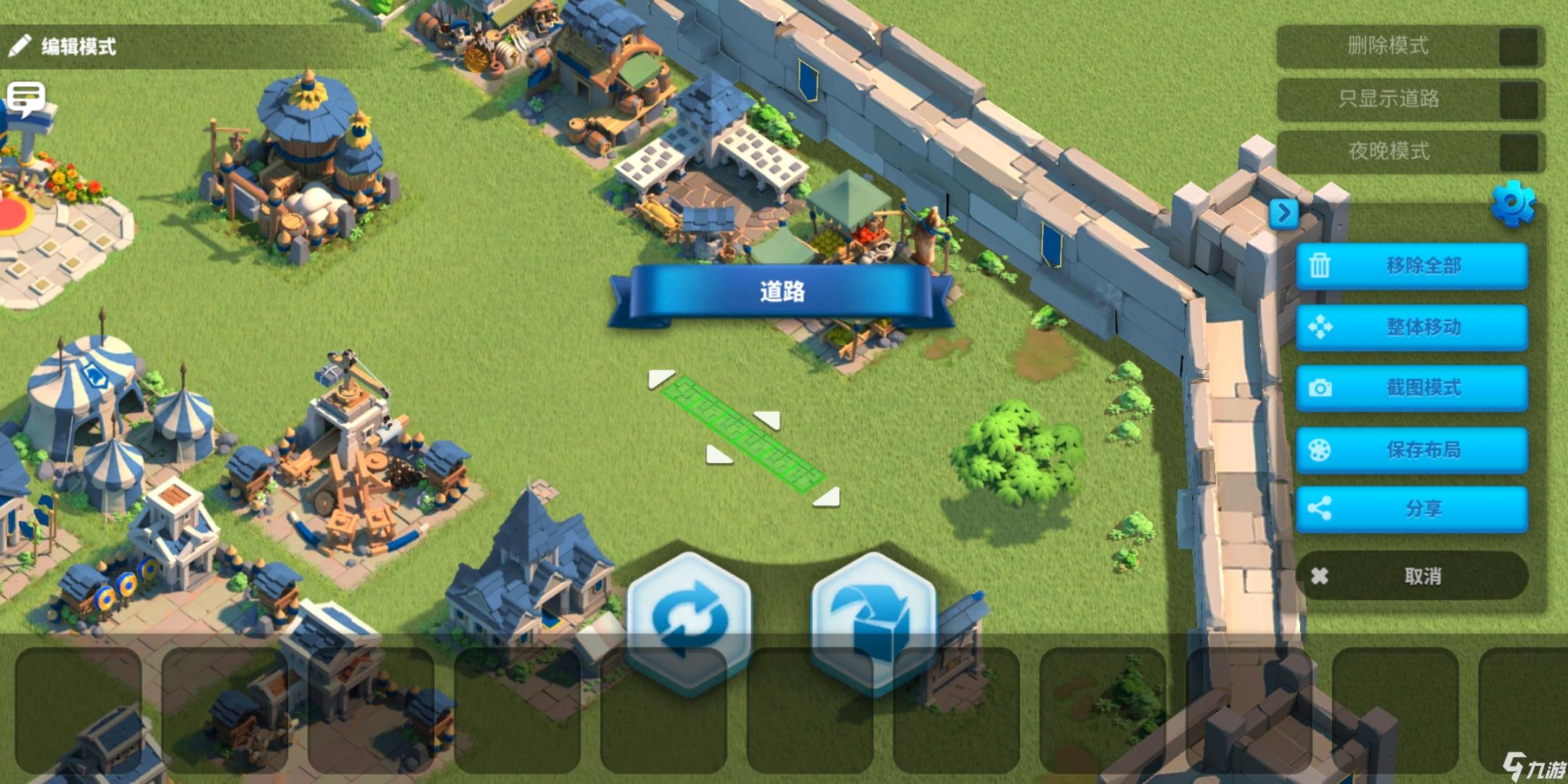This screenshot has height=784, width=1568.
Task: Open the blue gear settings icon
Action: pyautogui.click(x=1514, y=203)
